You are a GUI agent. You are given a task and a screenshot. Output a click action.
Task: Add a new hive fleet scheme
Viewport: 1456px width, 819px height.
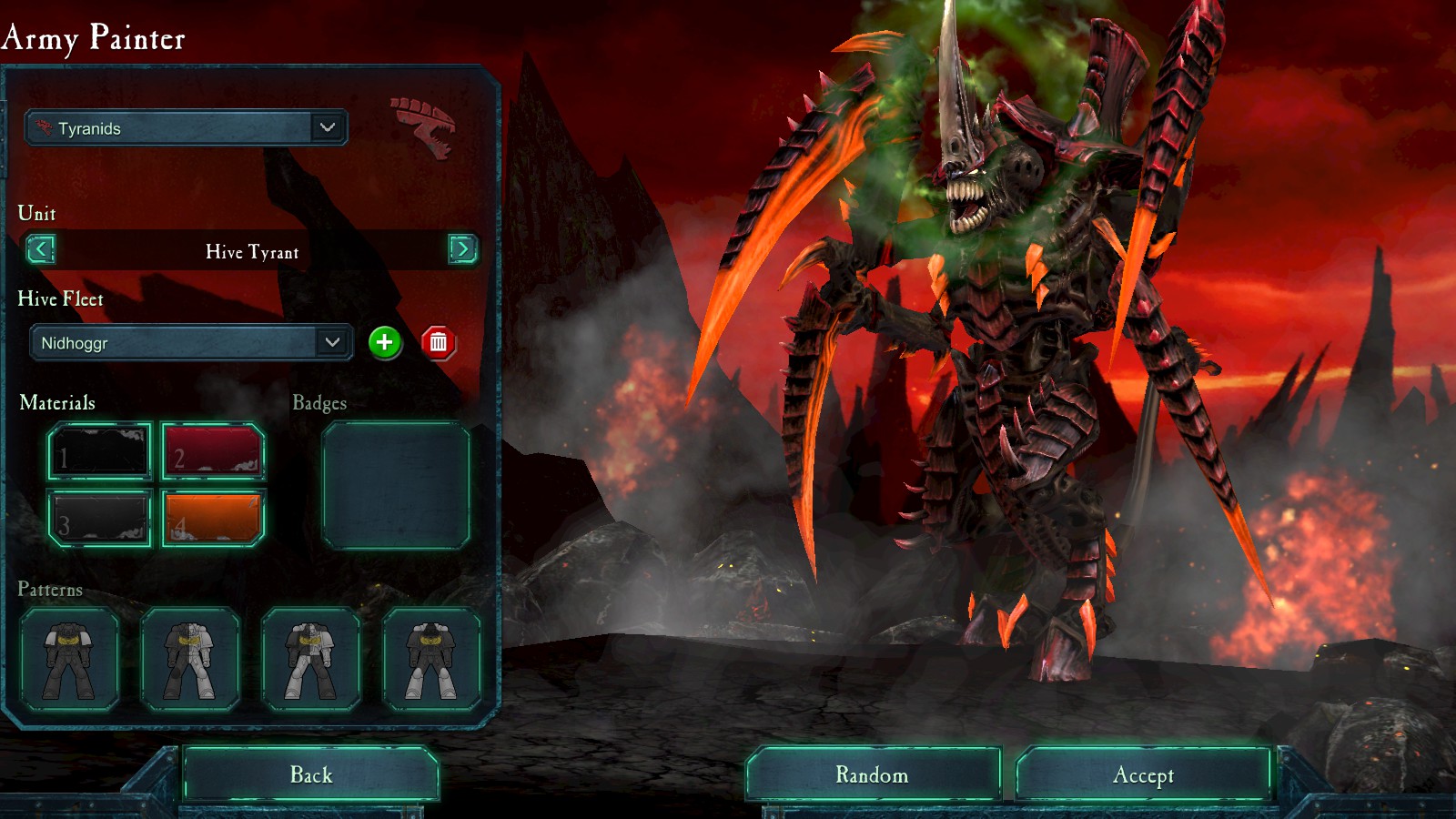pyautogui.click(x=385, y=342)
